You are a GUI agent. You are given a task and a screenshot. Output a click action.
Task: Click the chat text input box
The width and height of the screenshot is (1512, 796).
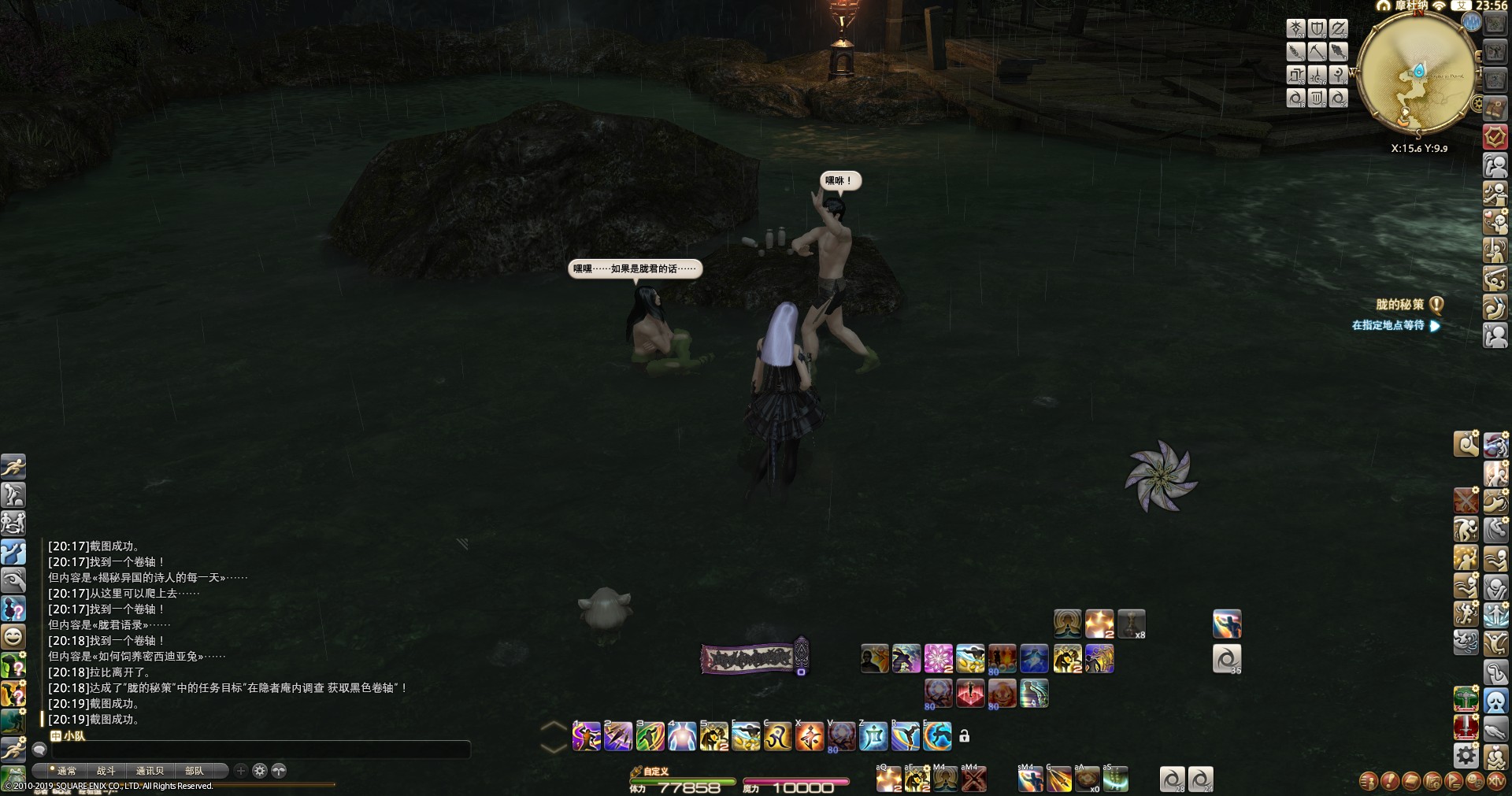[260, 750]
